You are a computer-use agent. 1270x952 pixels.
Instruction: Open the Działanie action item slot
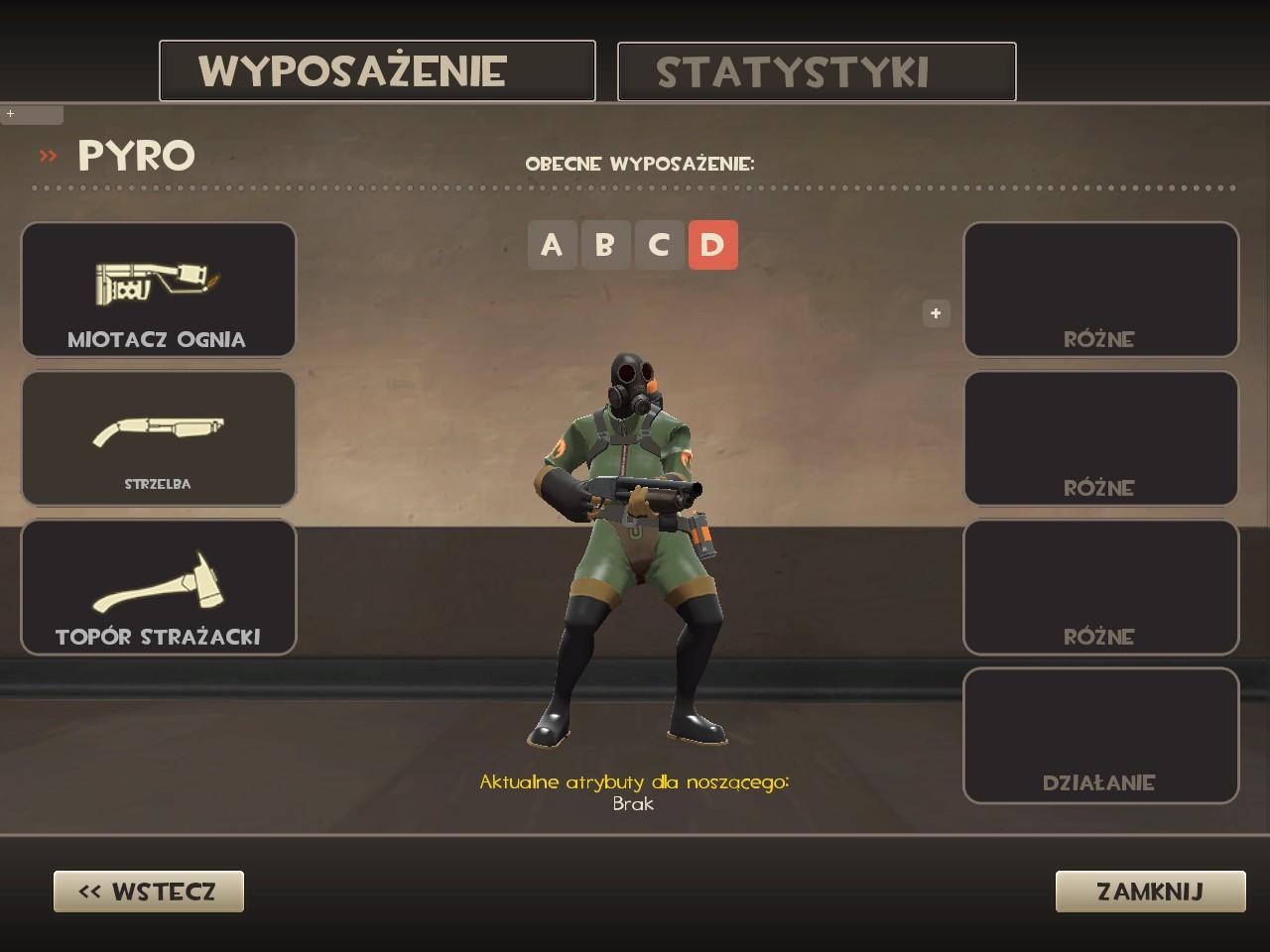click(1100, 735)
